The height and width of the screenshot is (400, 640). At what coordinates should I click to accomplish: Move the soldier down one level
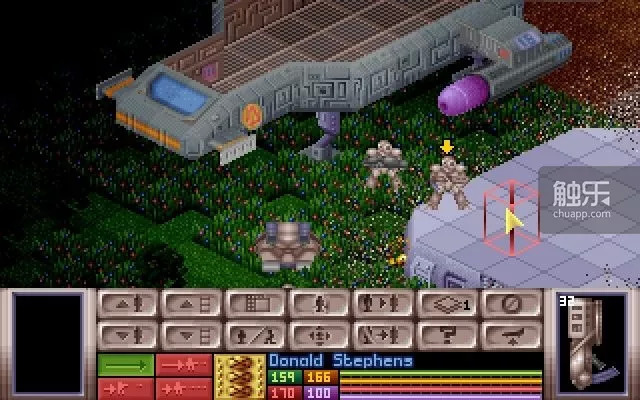(127, 335)
